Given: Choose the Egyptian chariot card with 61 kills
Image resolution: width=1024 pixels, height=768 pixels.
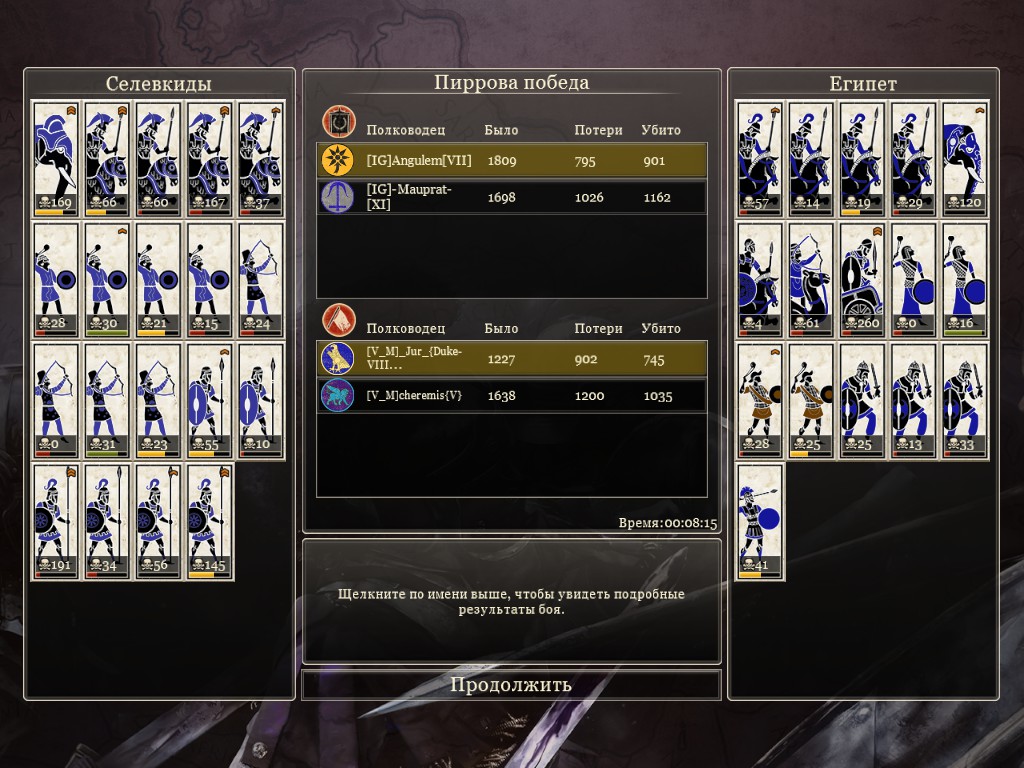Looking at the screenshot, I should 811,279.
